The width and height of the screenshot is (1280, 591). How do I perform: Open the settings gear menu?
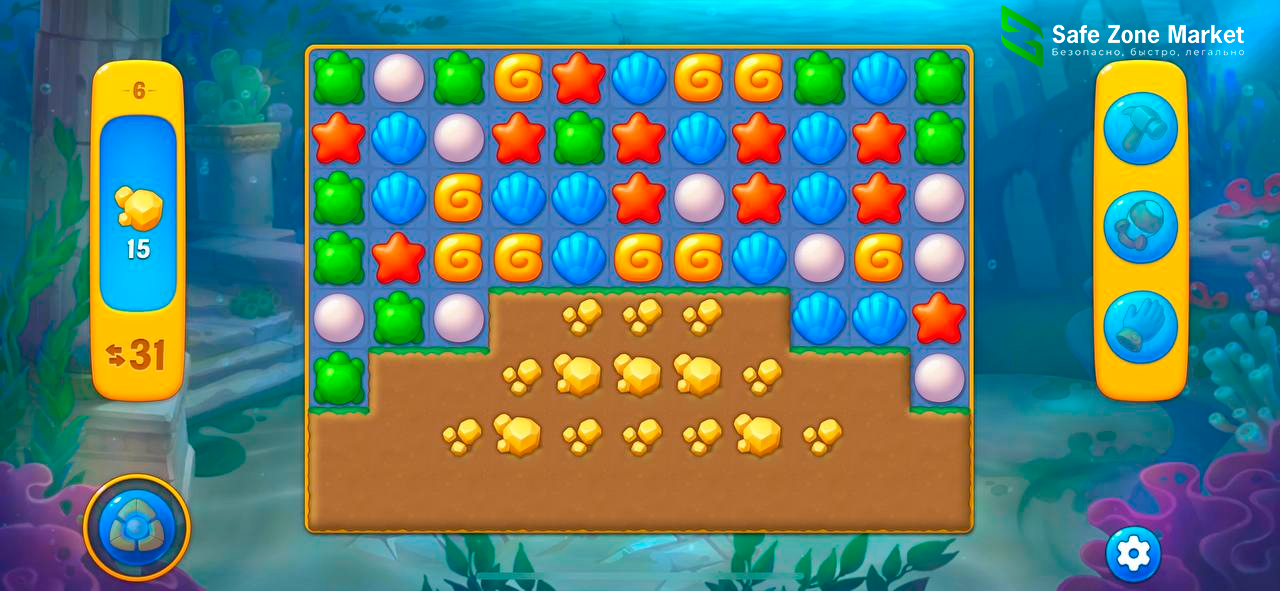tap(1133, 553)
